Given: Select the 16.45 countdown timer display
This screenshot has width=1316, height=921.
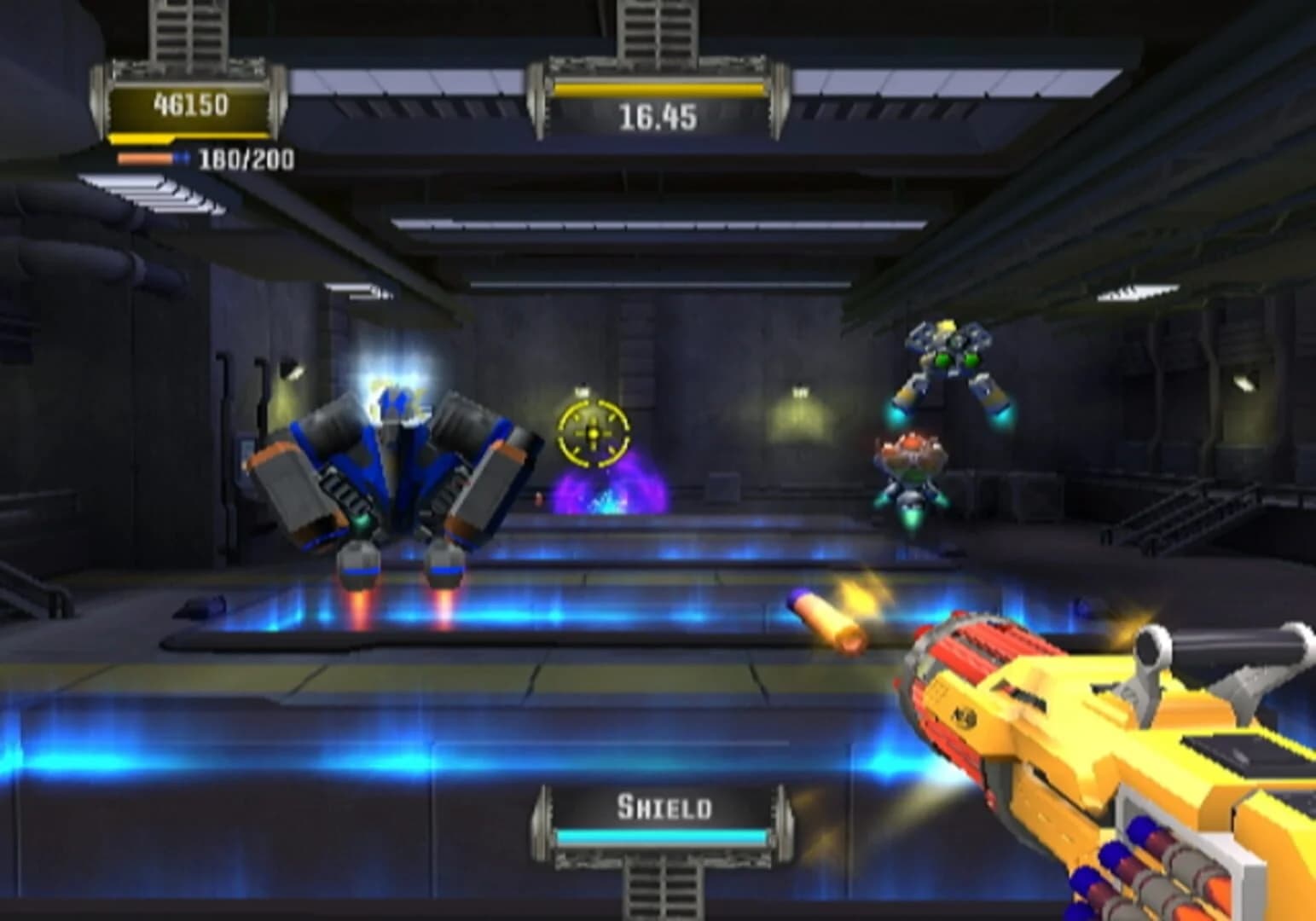Looking at the screenshot, I should [x=657, y=118].
